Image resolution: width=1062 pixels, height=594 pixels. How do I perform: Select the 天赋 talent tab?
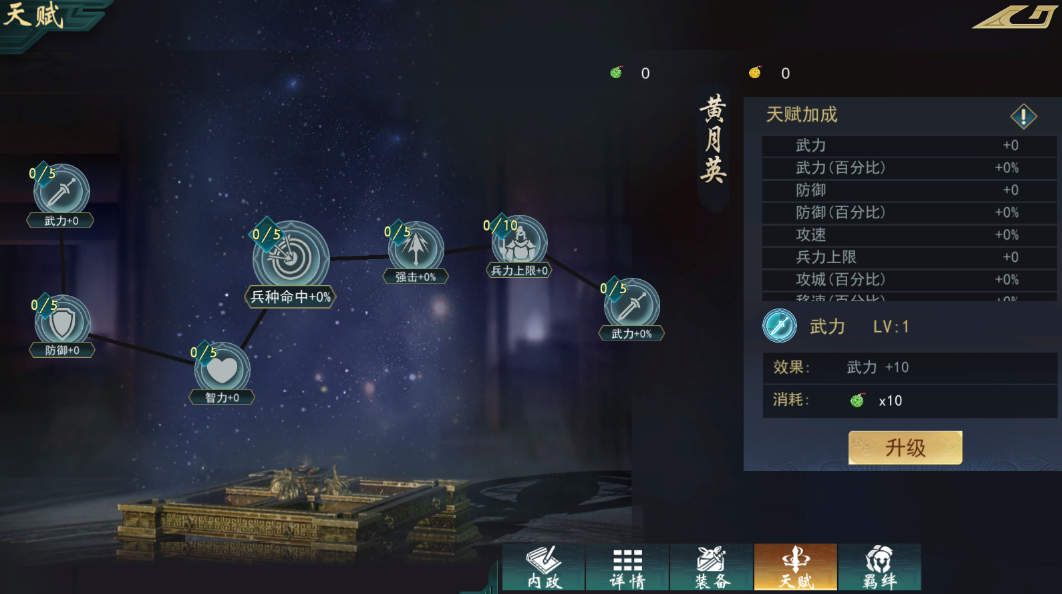point(795,567)
